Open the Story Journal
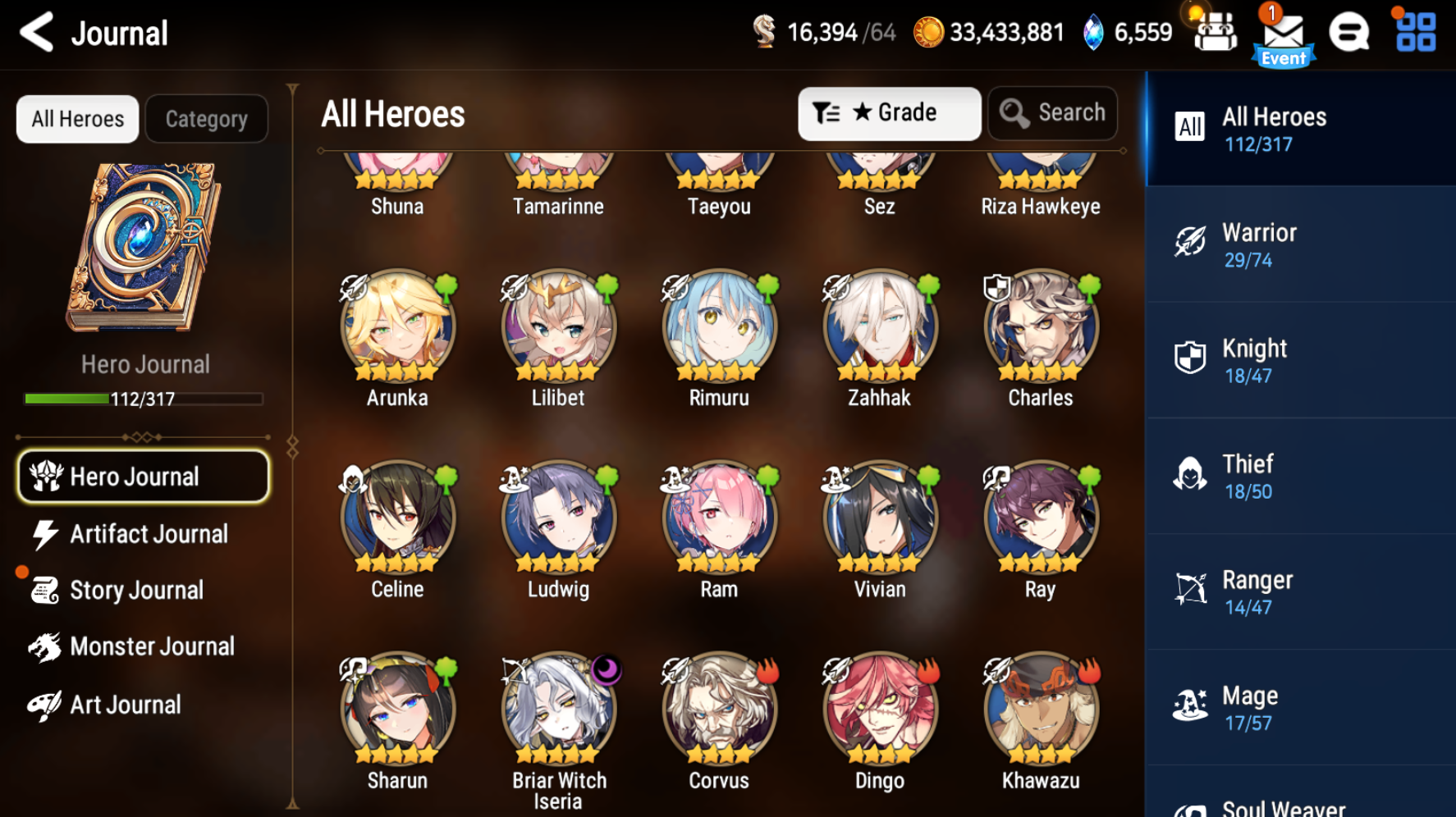This screenshot has width=1456, height=817. [x=136, y=590]
